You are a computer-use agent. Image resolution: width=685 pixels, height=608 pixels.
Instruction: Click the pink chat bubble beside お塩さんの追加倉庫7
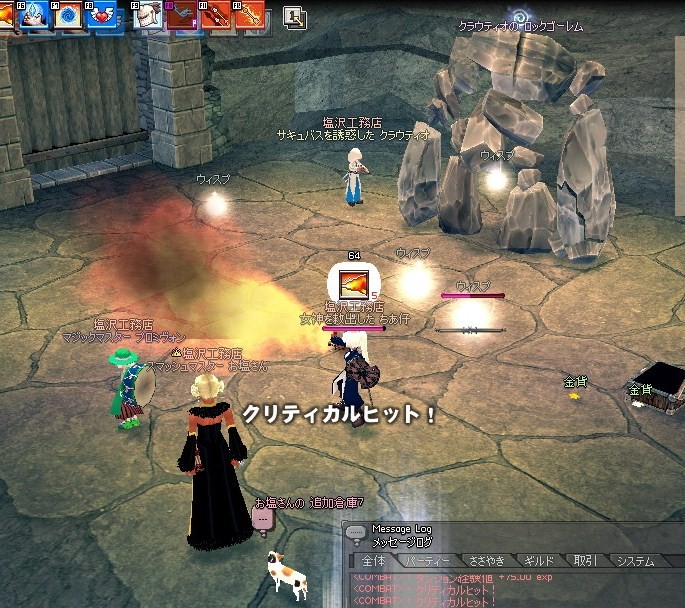(262, 519)
